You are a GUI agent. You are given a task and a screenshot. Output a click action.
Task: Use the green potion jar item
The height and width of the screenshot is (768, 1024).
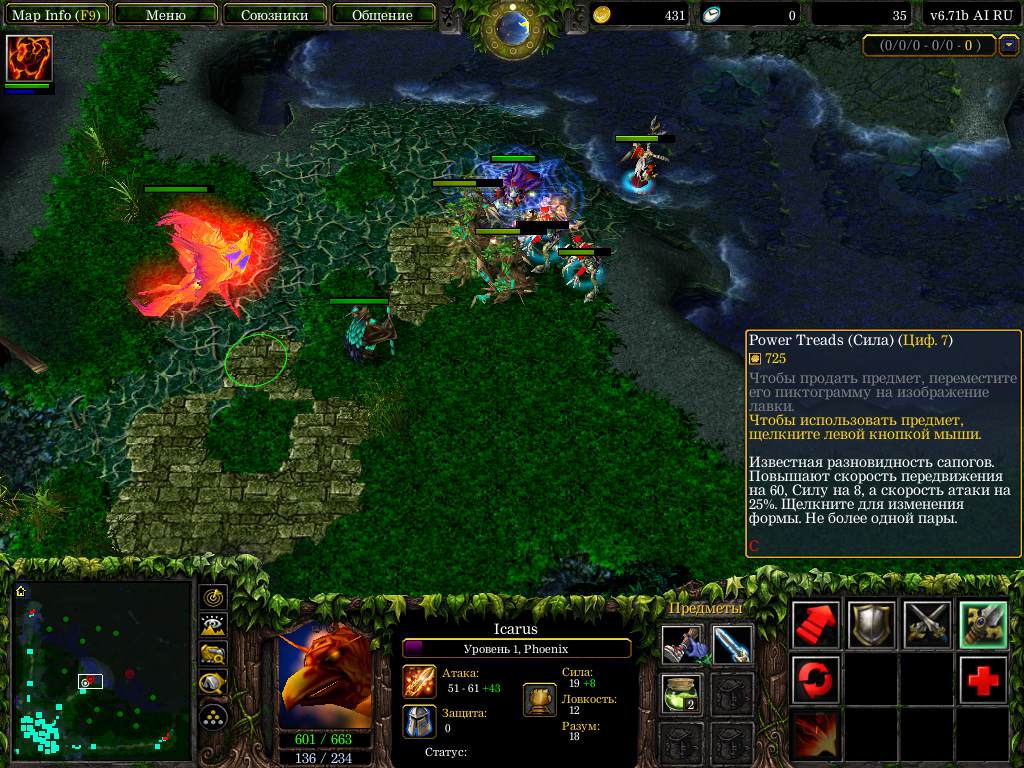tap(682, 693)
